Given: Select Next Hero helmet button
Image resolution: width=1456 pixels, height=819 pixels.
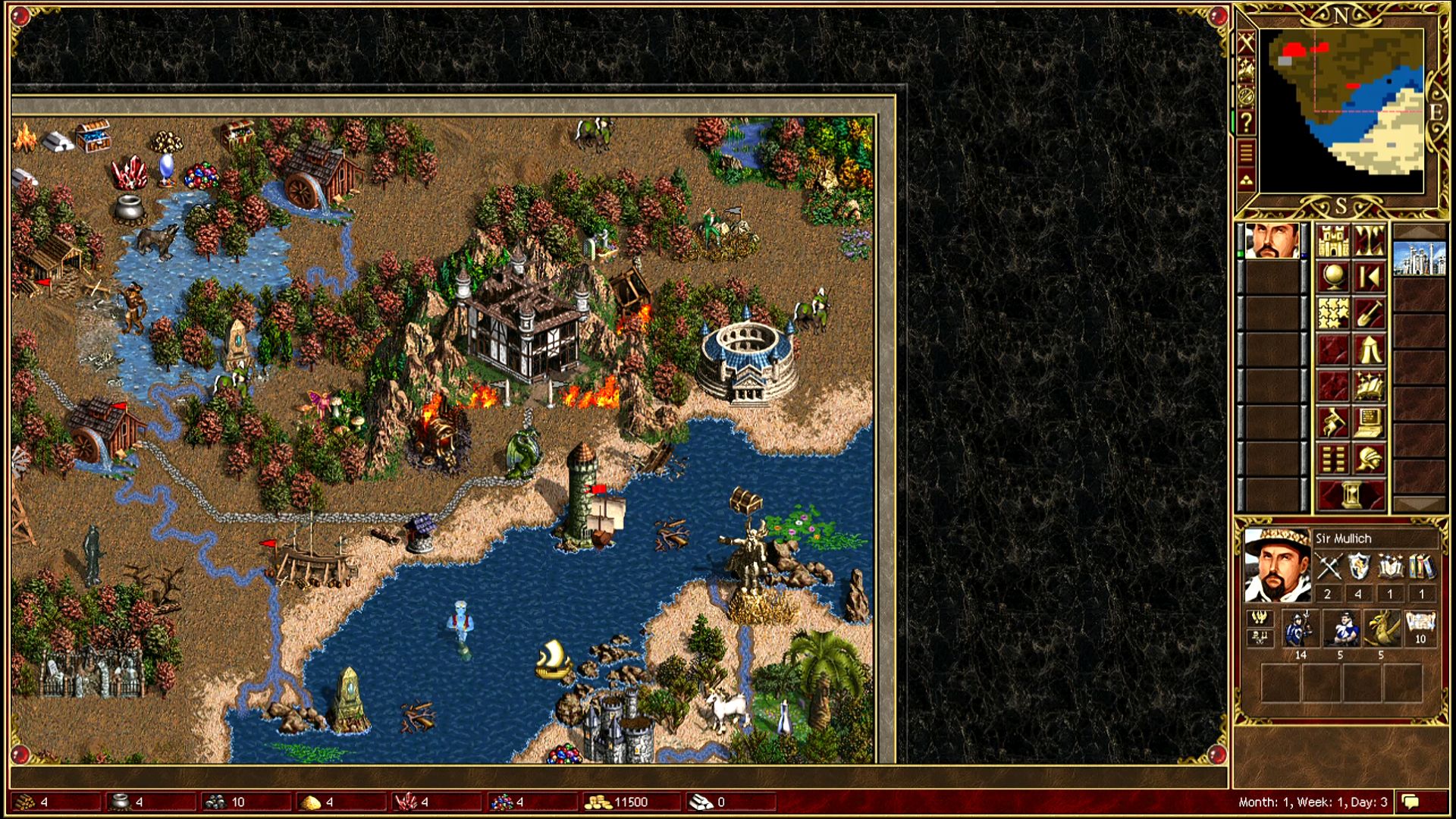Looking at the screenshot, I should [x=1369, y=459].
